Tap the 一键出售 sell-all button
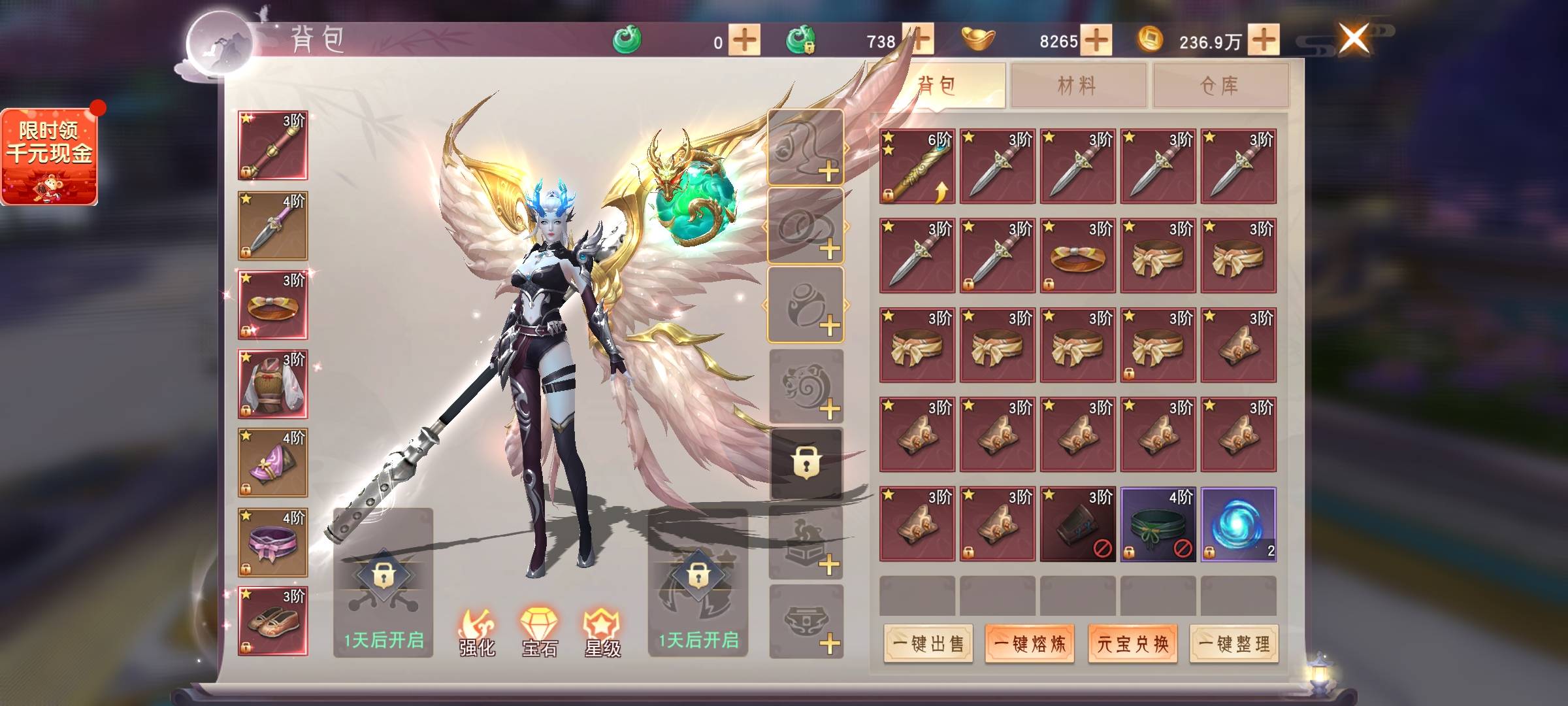The image size is (1568, 706). coord(928,645)
